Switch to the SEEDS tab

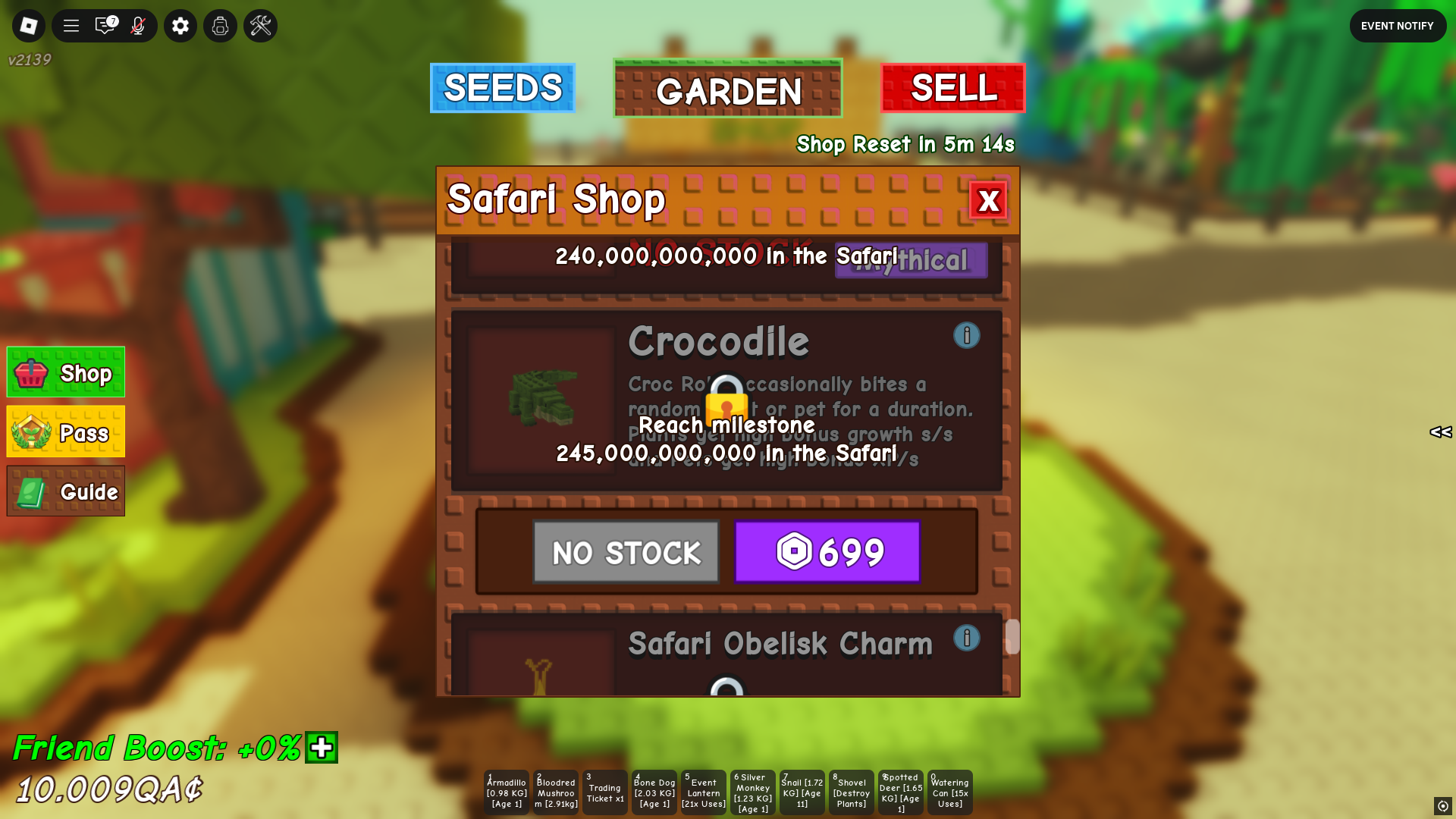coord(502,88)
